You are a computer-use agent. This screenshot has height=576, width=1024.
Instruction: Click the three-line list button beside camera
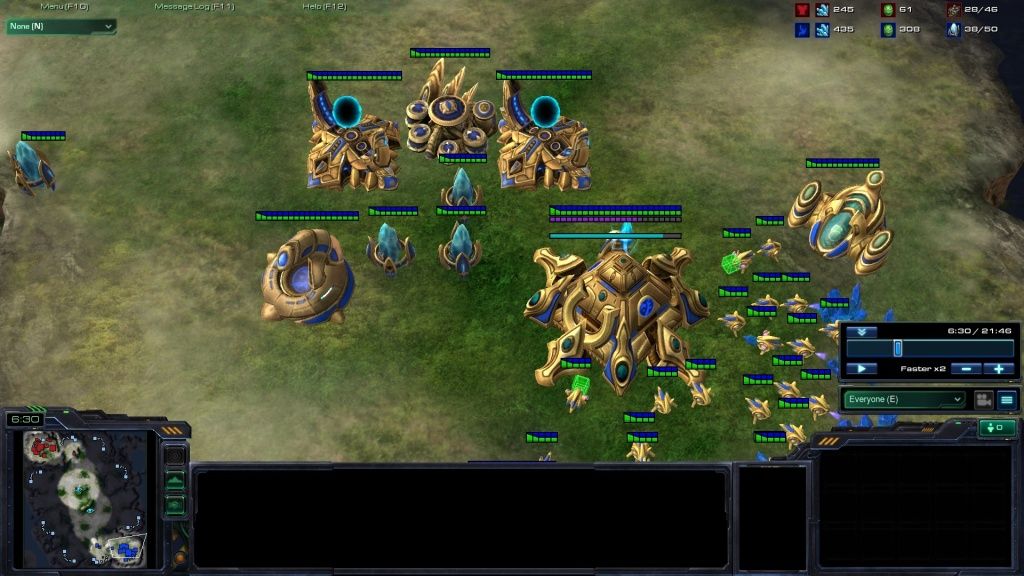[1006, 399]
